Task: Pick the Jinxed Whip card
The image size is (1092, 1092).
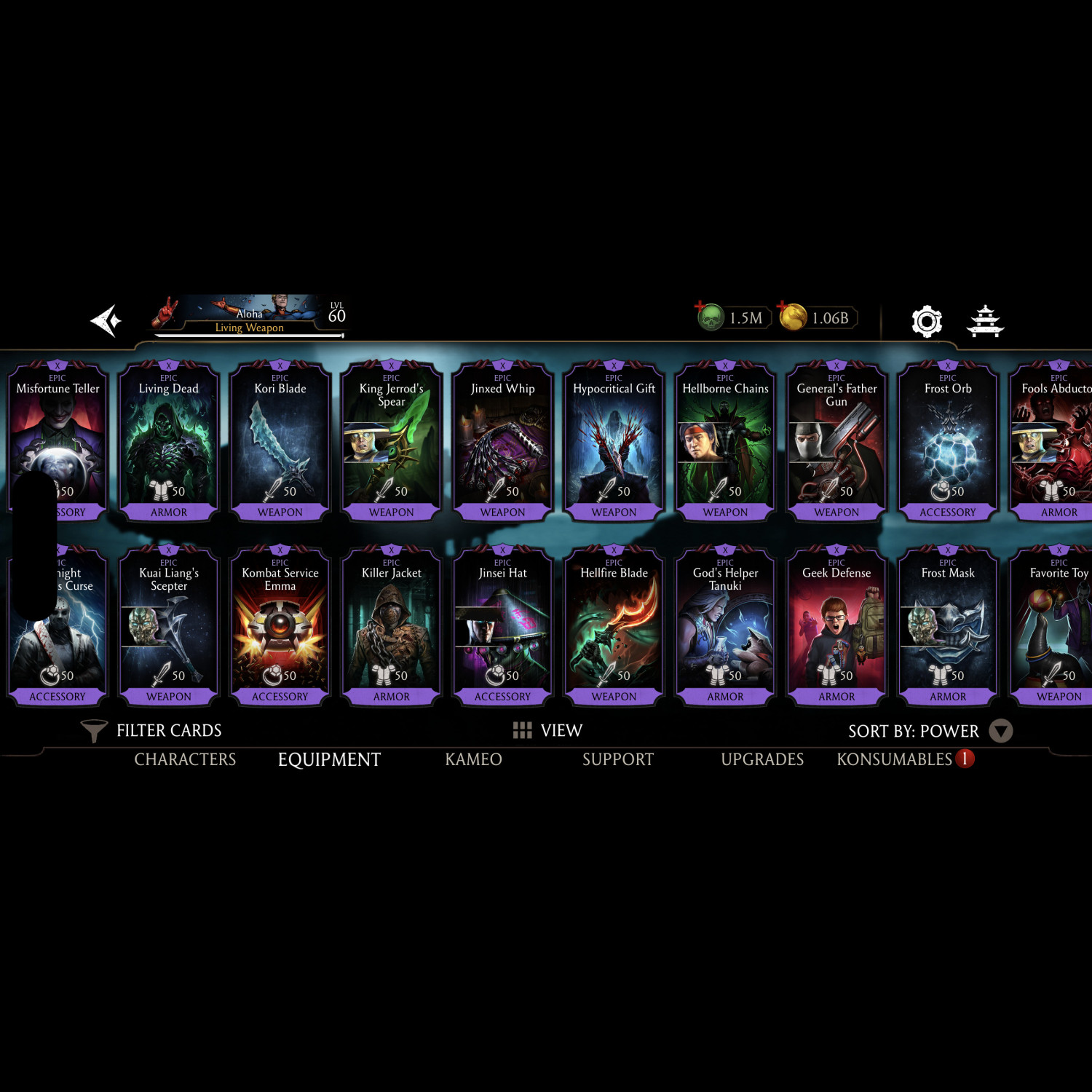Action: [503, 441]
